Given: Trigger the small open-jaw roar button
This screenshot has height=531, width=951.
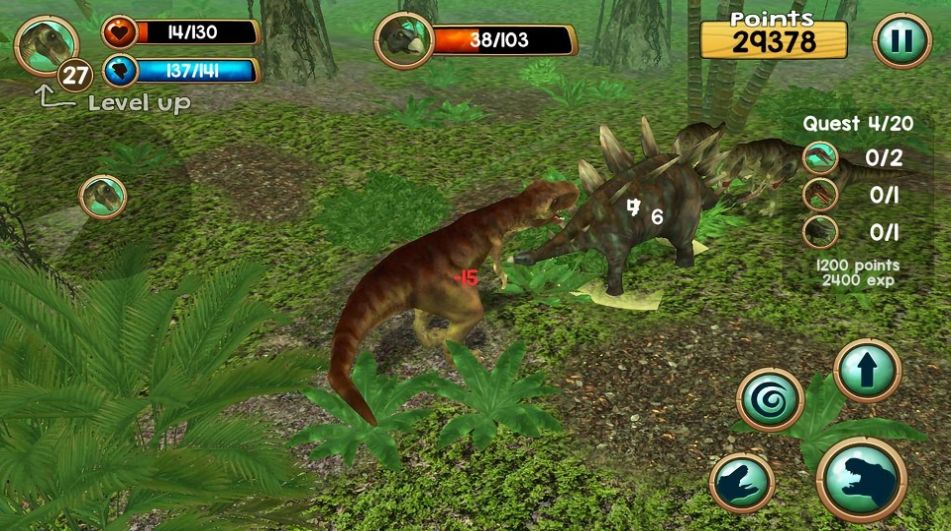Looking at the screenshot, I should [741, 483].
